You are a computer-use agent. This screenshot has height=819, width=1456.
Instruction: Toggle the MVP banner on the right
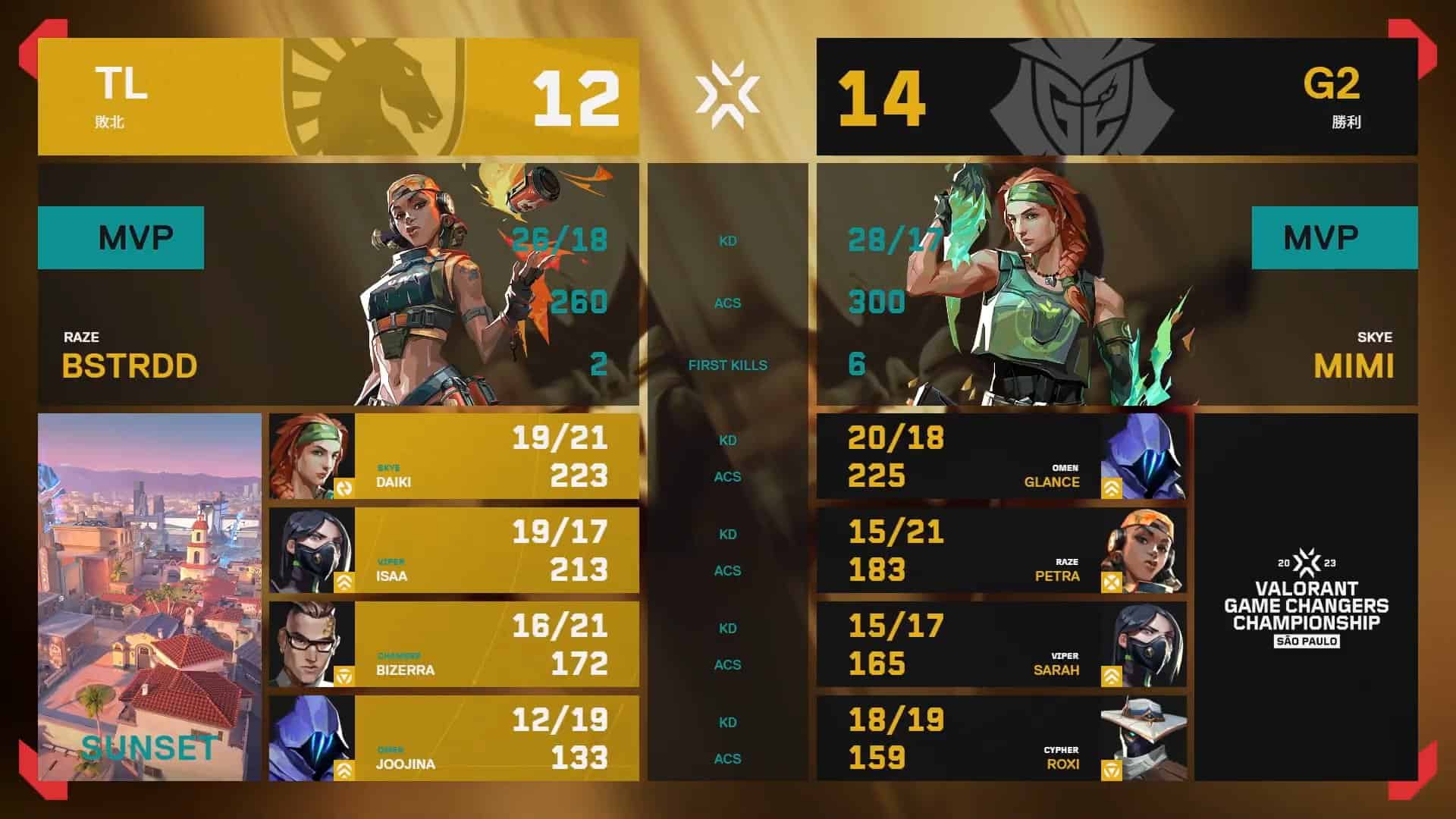click(x=1334, y=237)
